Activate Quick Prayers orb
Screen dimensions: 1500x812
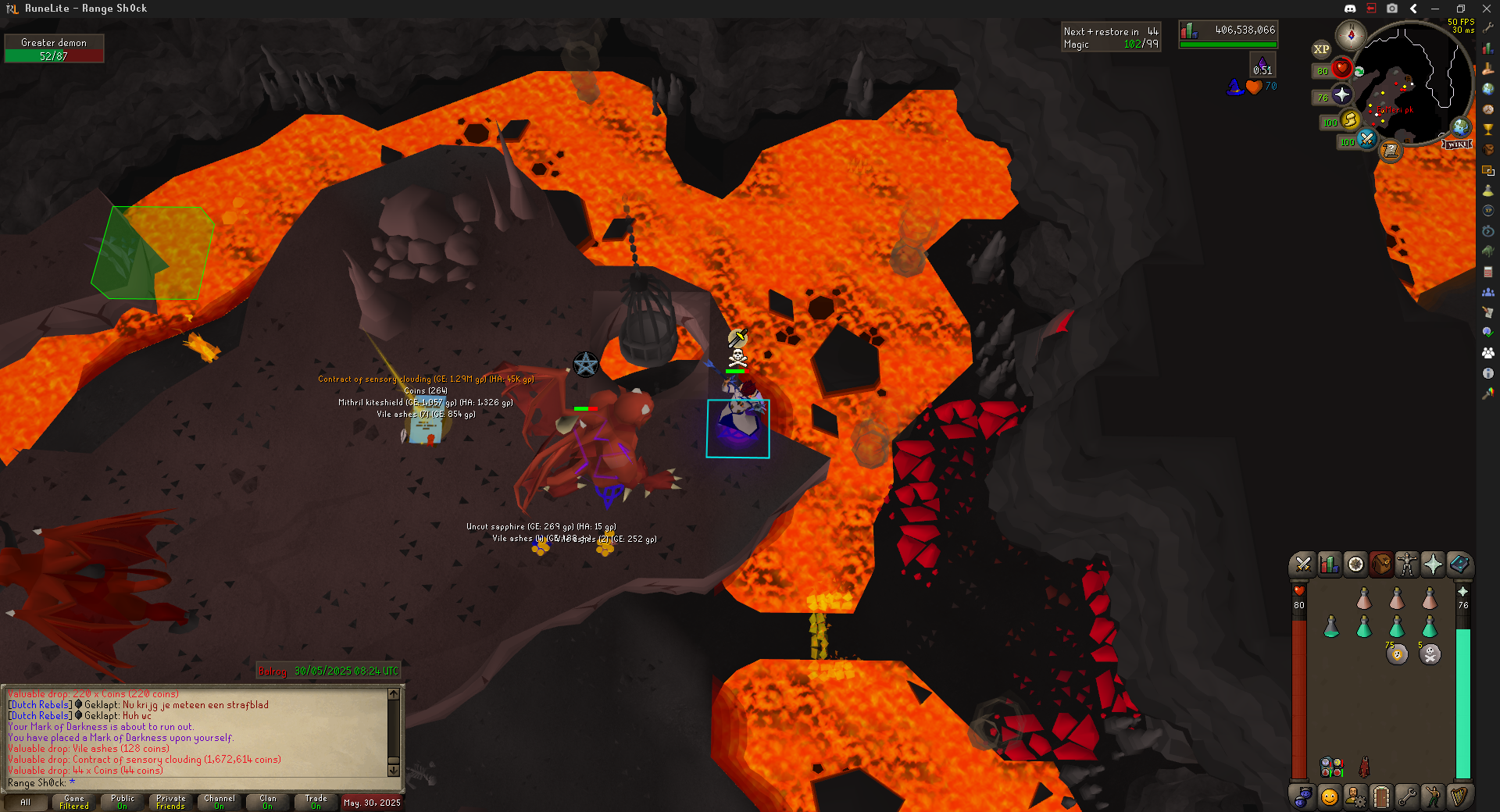coord(1341,95)
